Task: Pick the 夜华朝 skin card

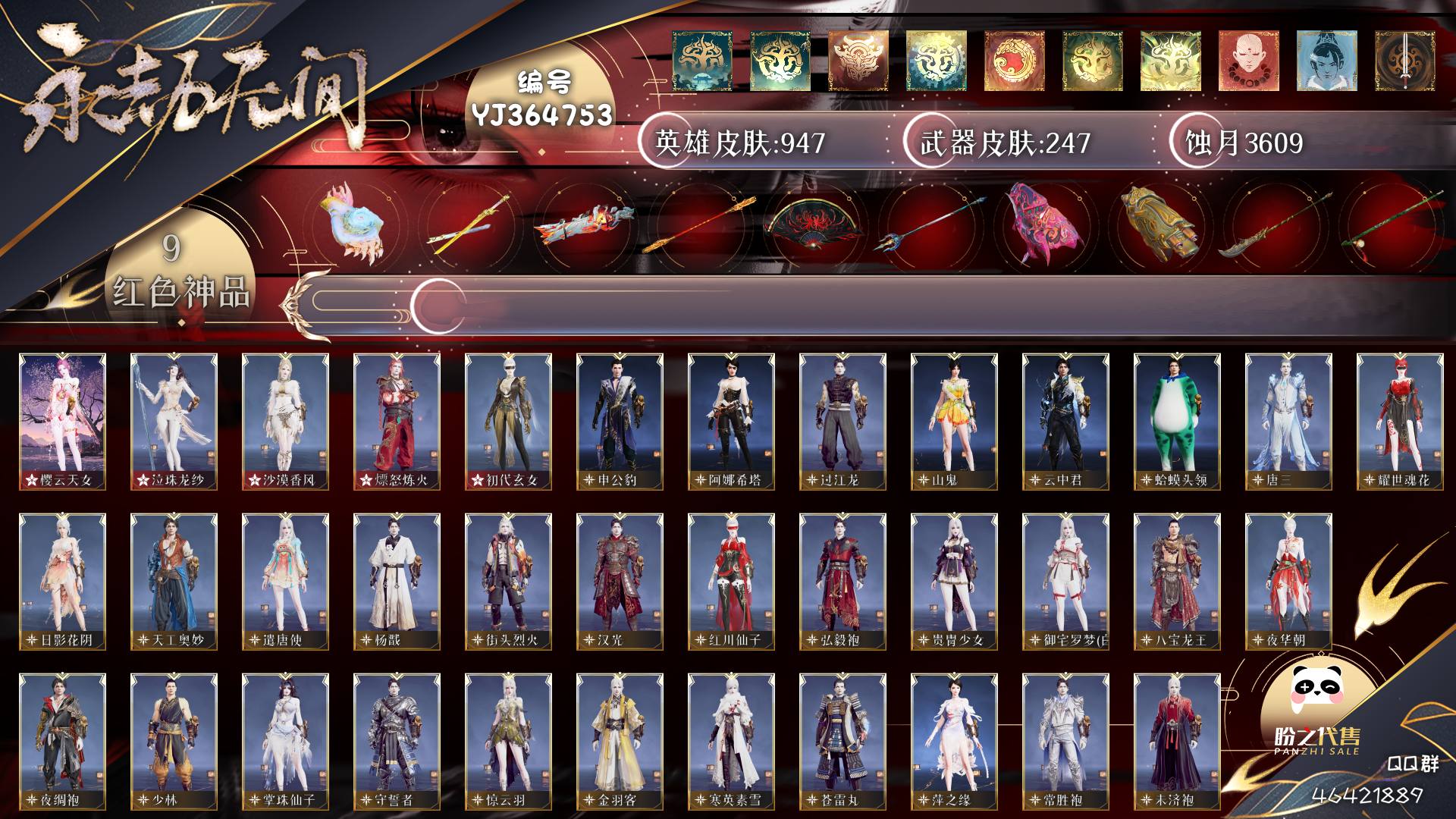Action: [x=1288, y=581]
